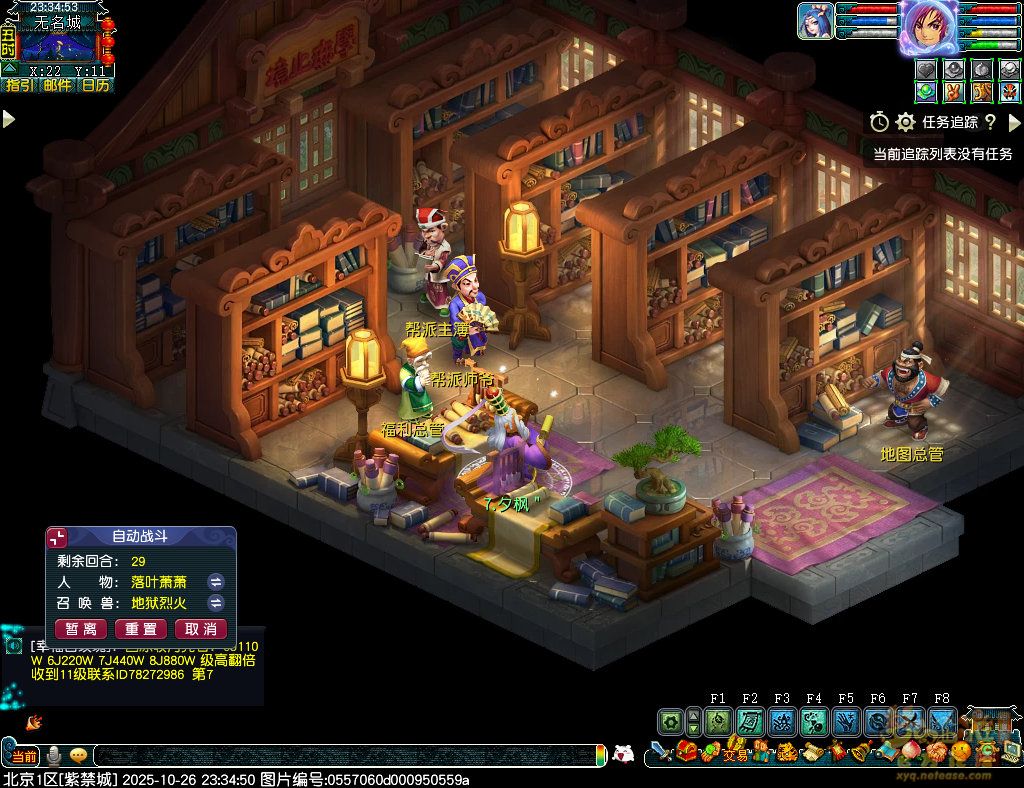The height and width of the screenshot is (788, 1024).
Task: Collapse the quest tracker with the arrow
Action: [x=1014, y=122]
